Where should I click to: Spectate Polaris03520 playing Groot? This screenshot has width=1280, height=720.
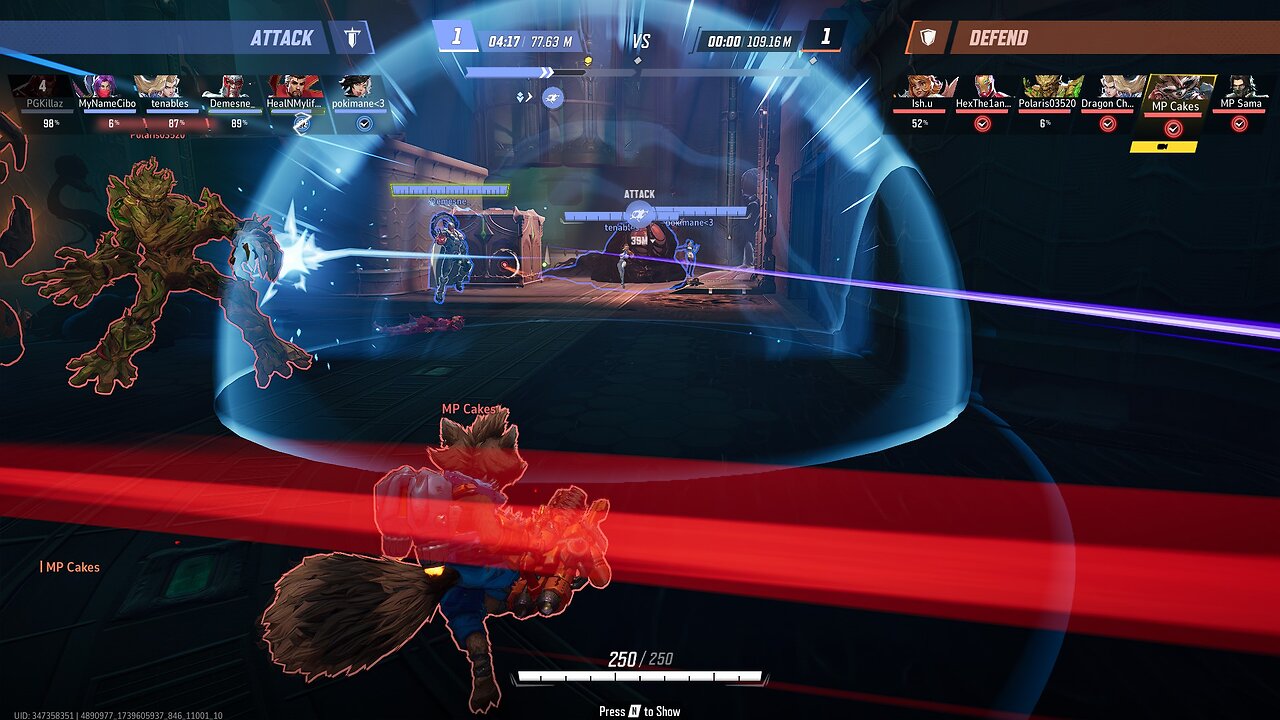pos(1045,88)
